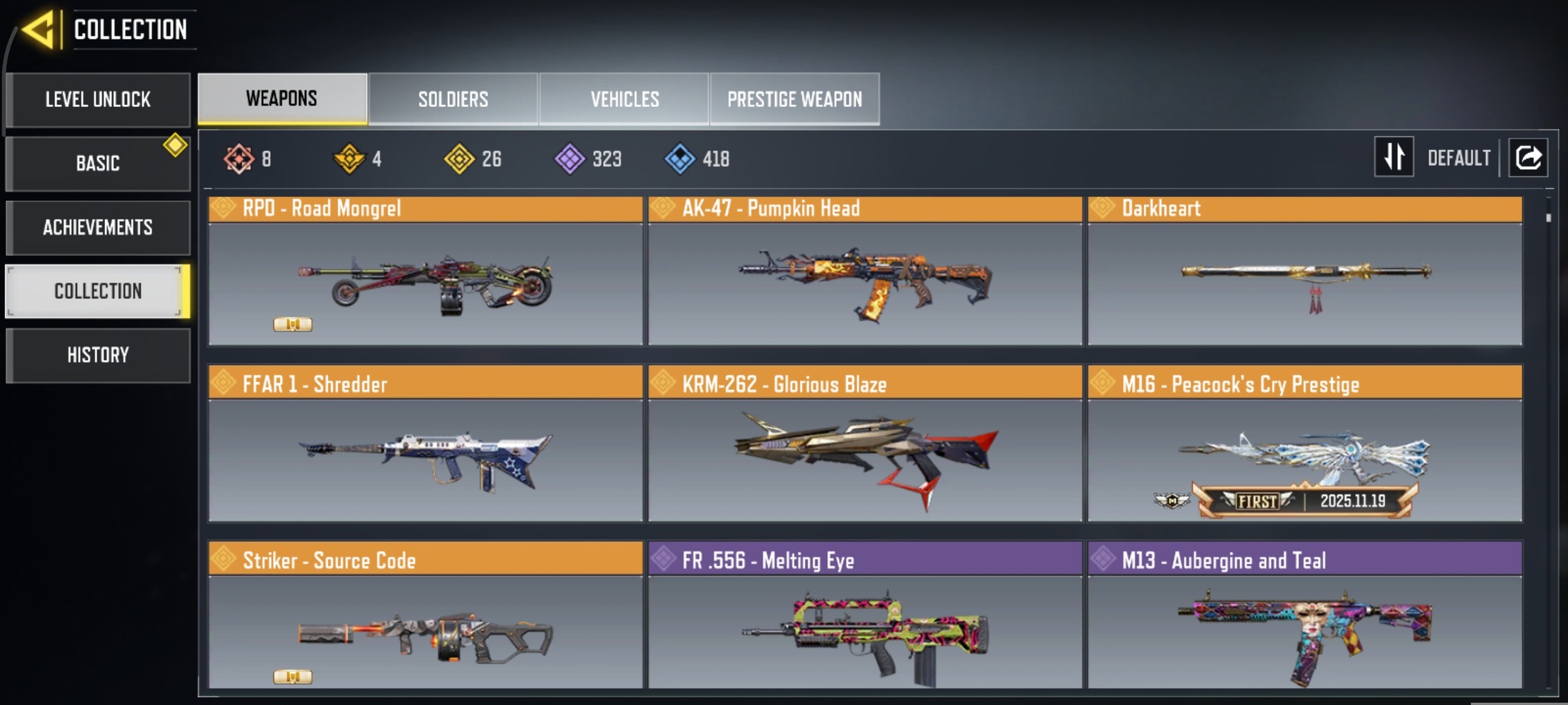
Task: Click the winged Ultra rarity filter icon showing 4
Action: tap(351, 159)
